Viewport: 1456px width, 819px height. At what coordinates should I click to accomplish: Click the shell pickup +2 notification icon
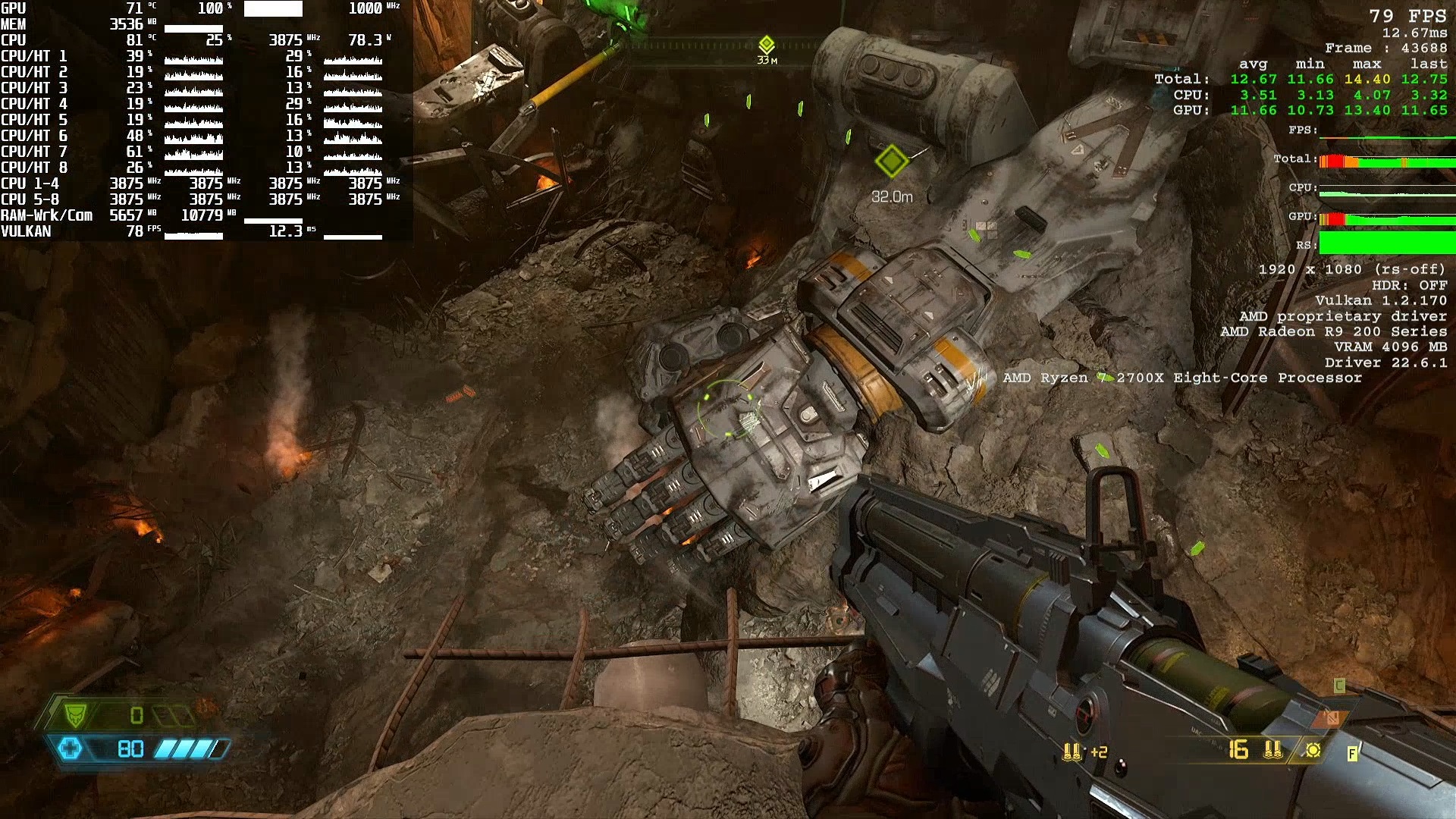pyautogui.click(x=1072, y=752)
